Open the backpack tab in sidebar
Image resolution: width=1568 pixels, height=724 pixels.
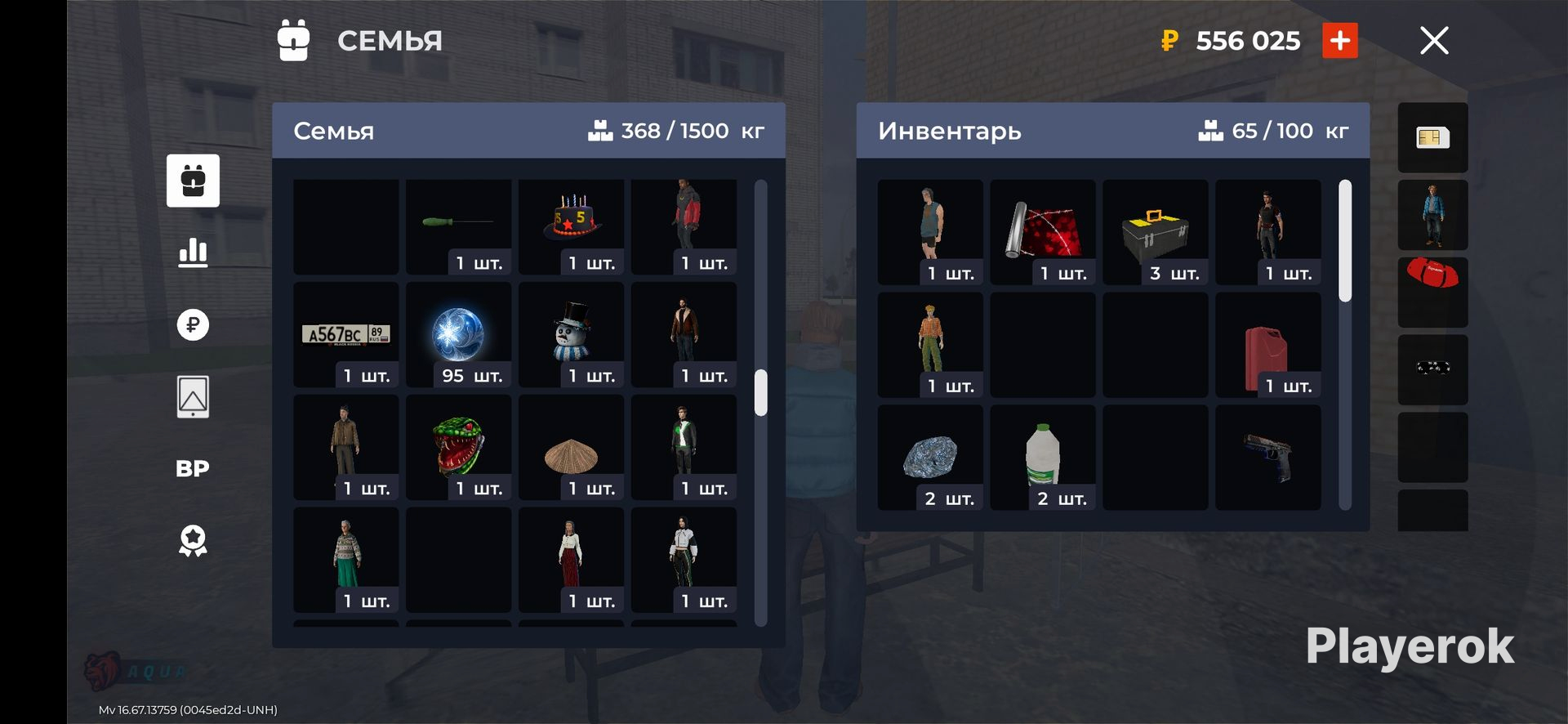193,181
